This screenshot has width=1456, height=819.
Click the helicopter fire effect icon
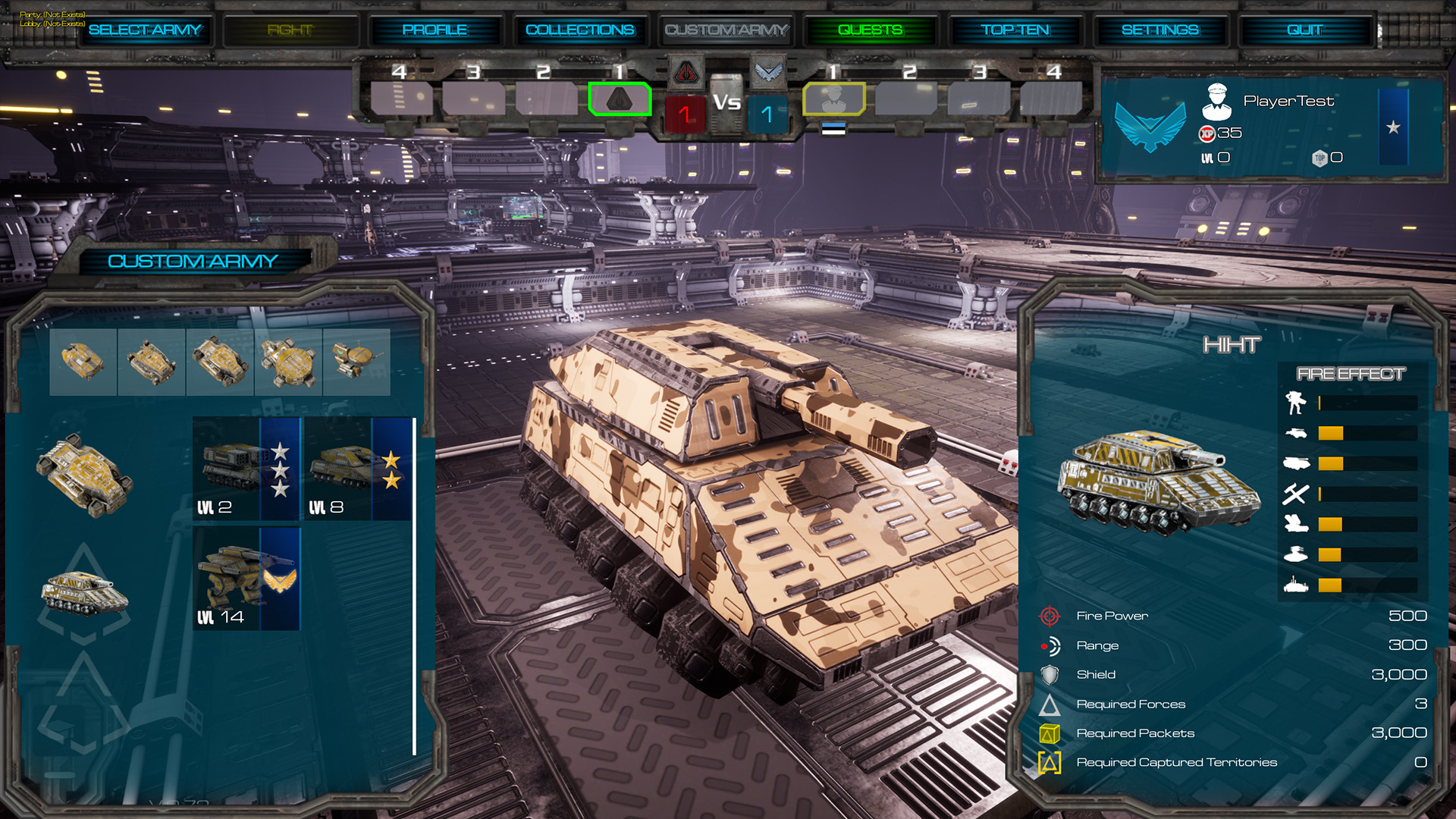pos(1296,553)
